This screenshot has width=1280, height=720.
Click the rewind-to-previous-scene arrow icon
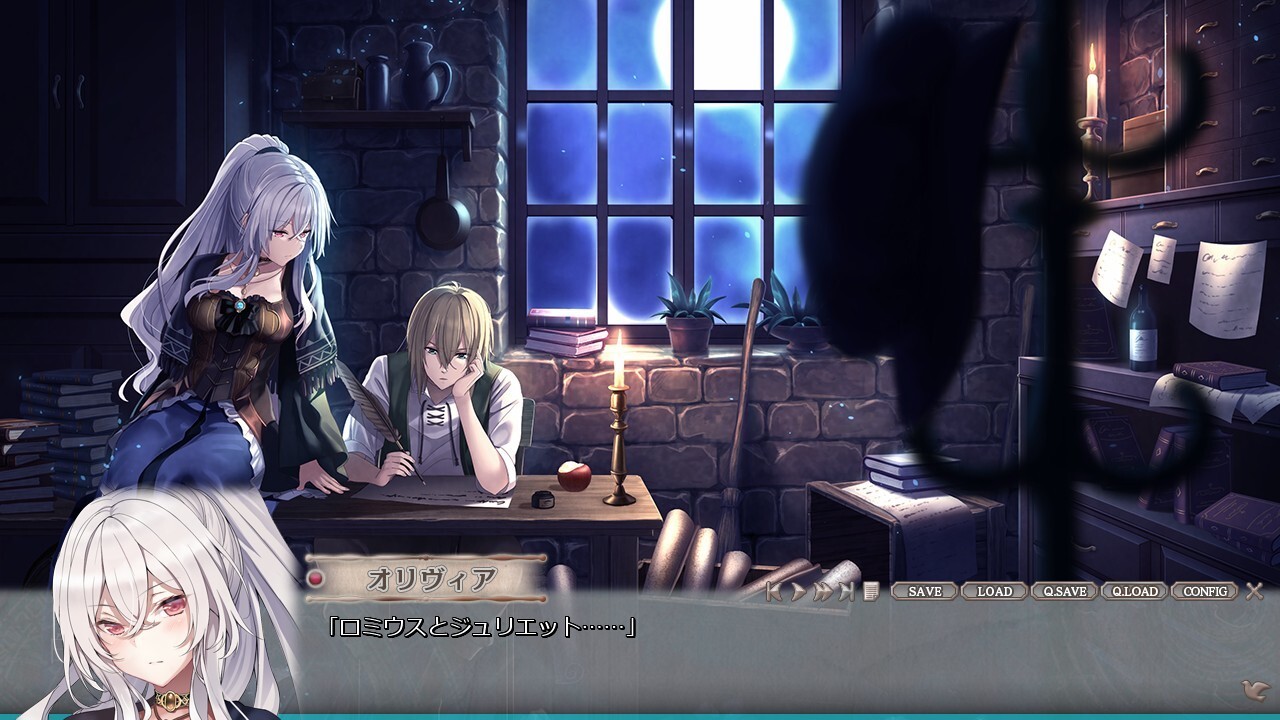pos(775,590)
